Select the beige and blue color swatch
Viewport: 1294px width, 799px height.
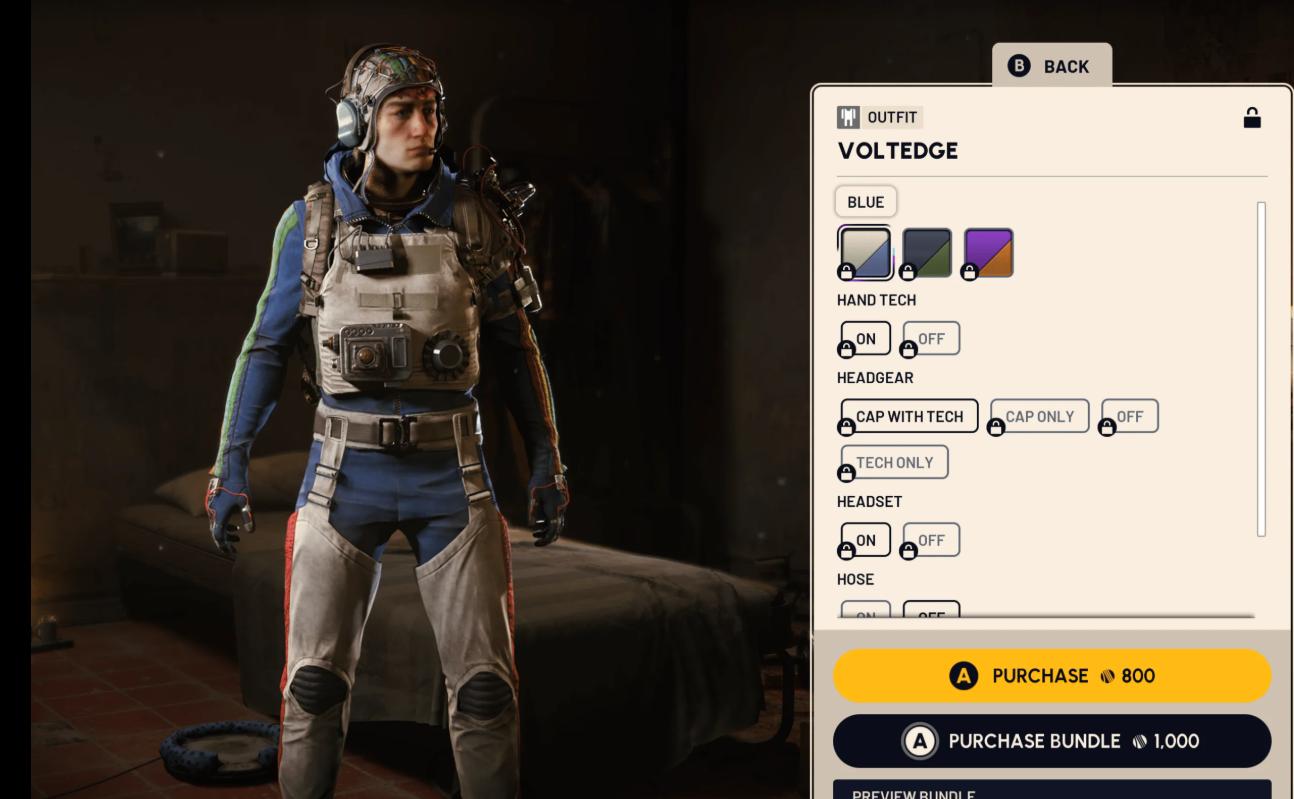tap(866, 252)
